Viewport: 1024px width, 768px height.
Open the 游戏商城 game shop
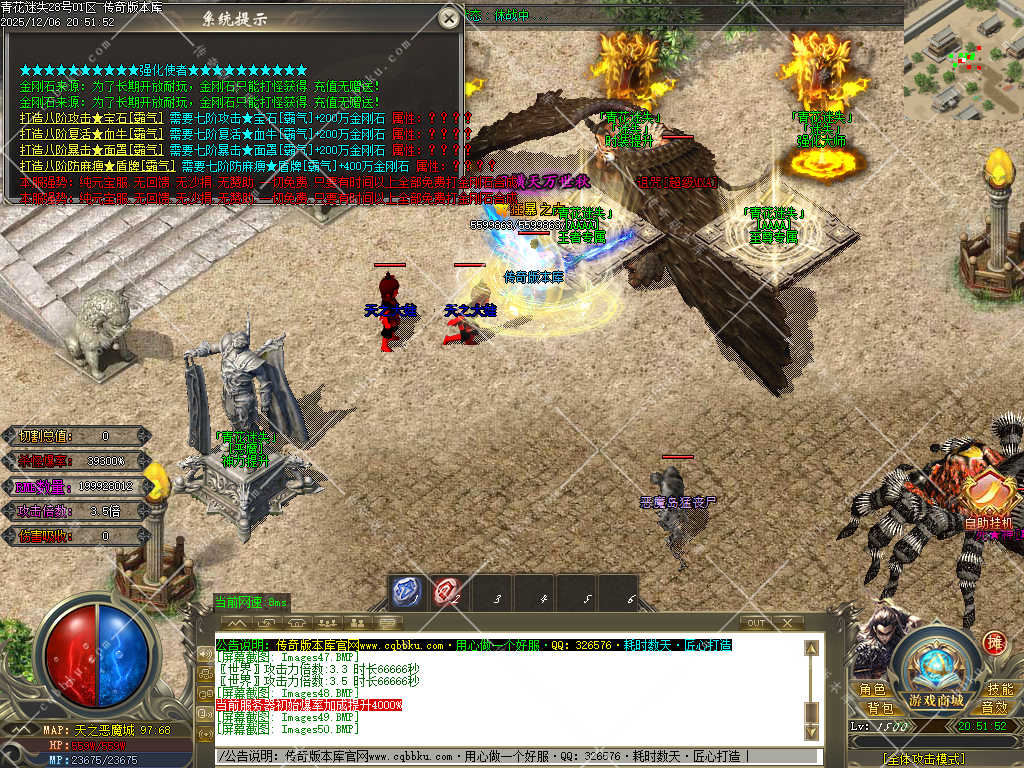(936, 700)
